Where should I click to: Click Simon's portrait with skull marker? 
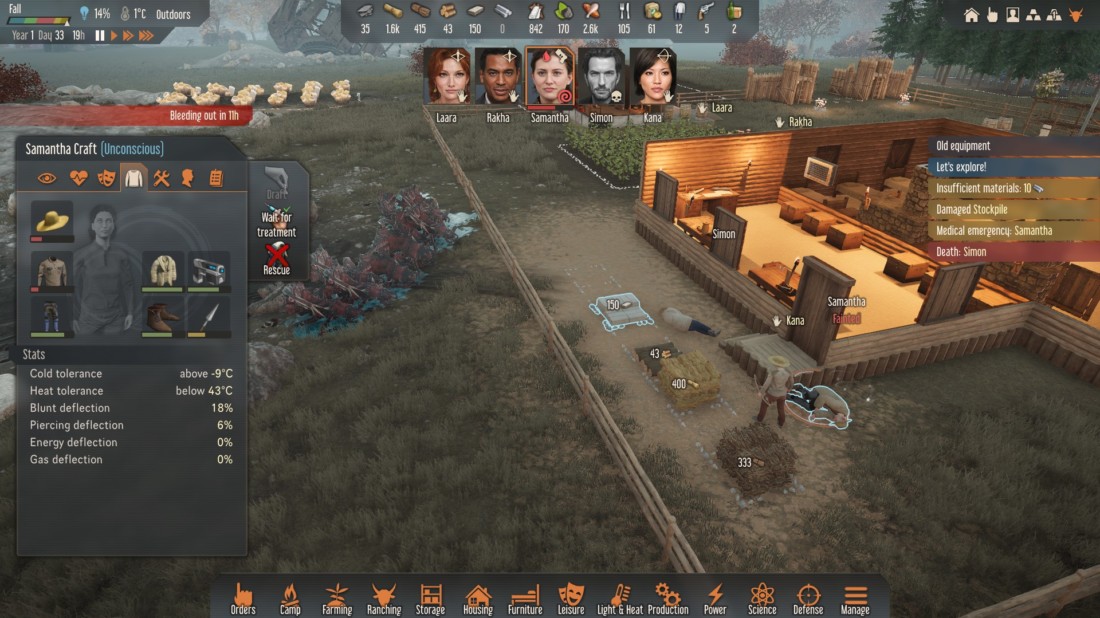[601, 77]
